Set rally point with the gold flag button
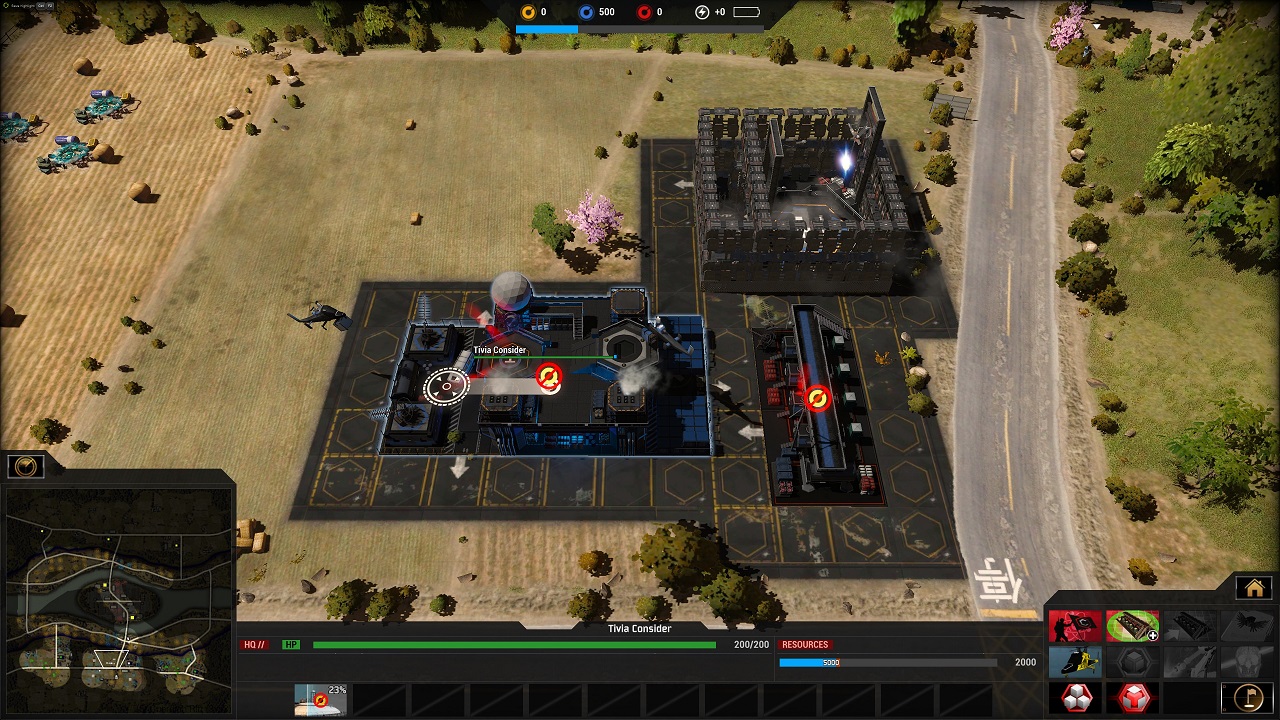1280x720 pixels. (1246, 696)
